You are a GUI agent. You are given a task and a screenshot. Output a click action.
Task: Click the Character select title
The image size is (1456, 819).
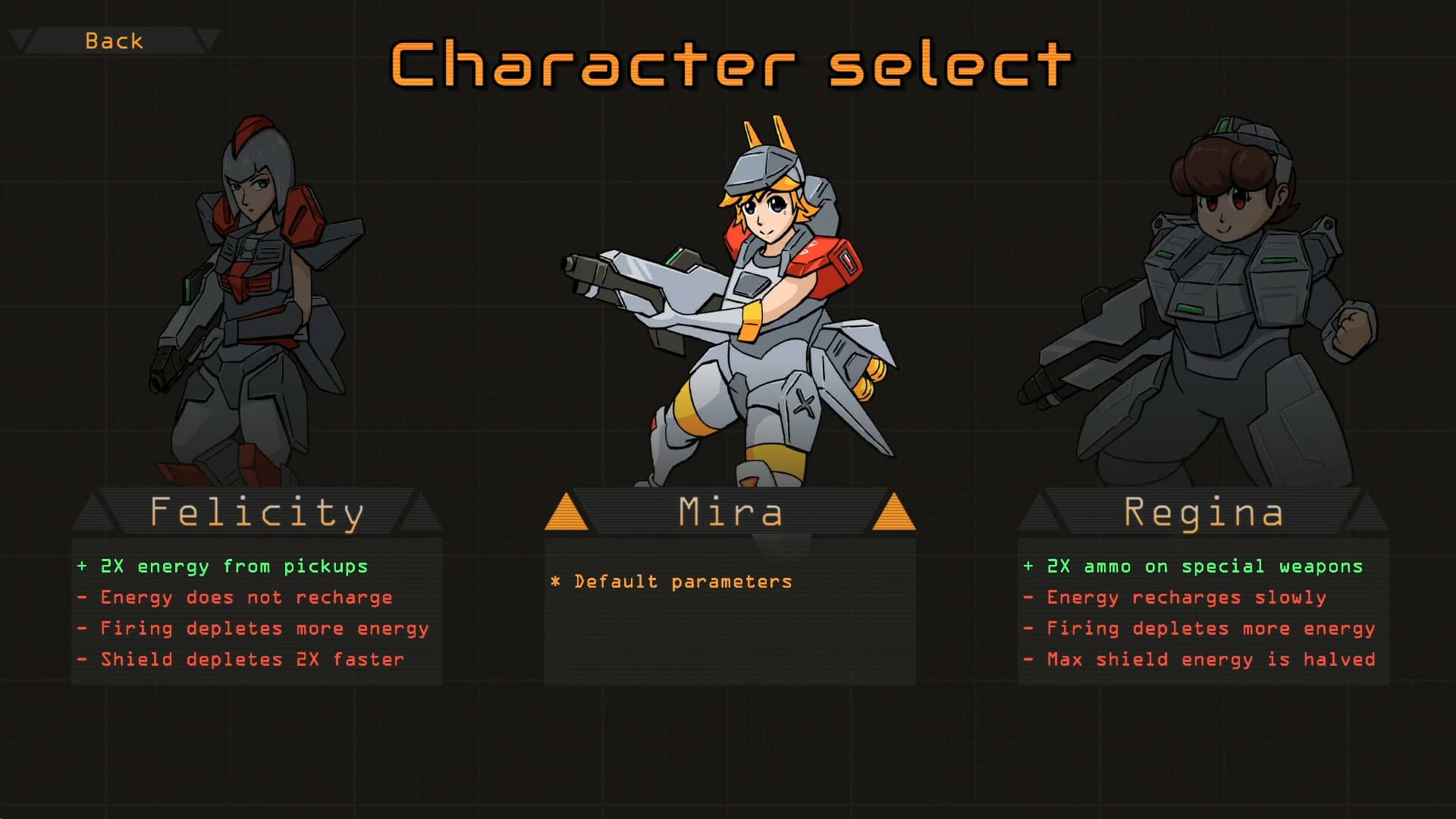click(x=728, y=67)
